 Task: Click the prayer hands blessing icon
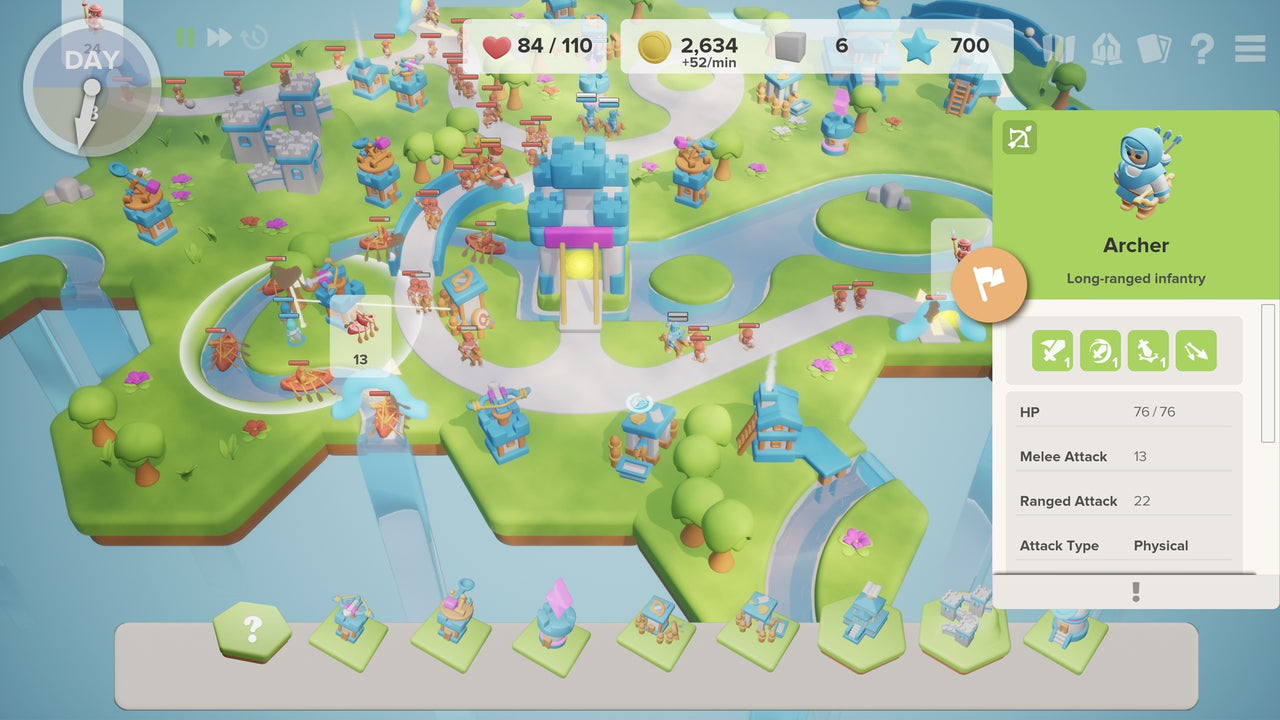(1106, 46)
